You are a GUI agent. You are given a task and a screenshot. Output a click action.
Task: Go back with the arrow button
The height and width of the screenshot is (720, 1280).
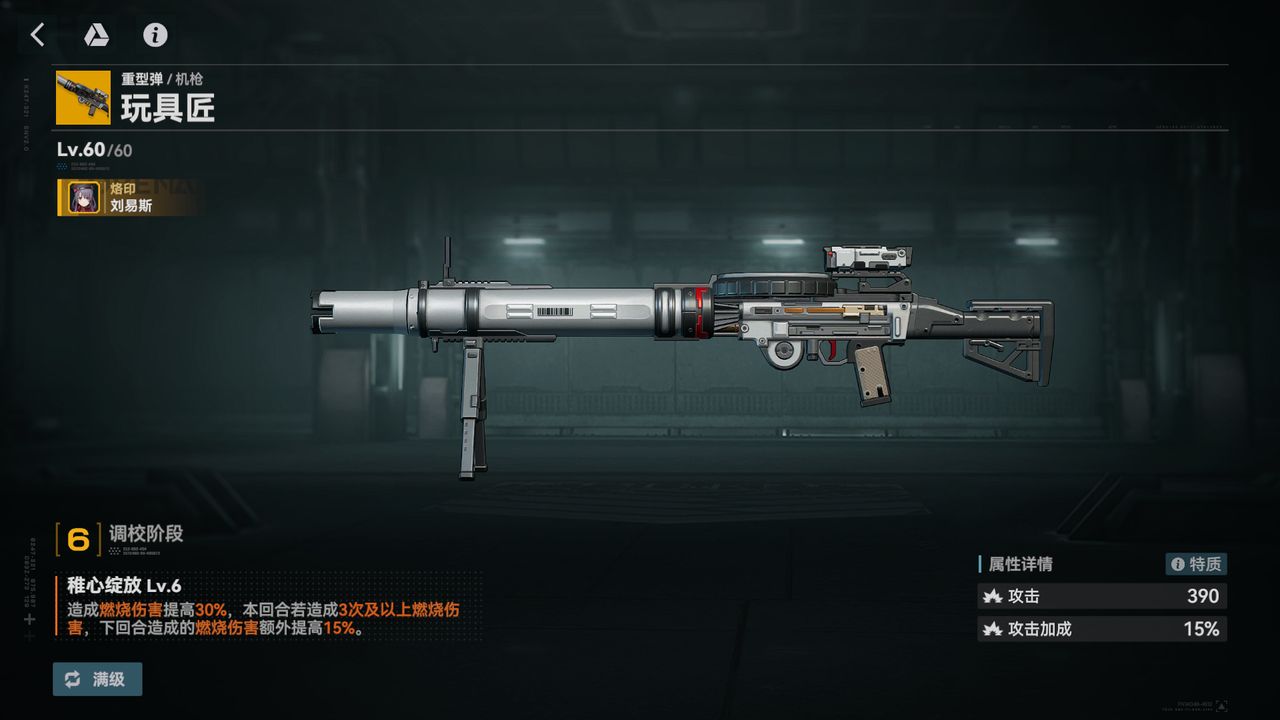[37, 35]
